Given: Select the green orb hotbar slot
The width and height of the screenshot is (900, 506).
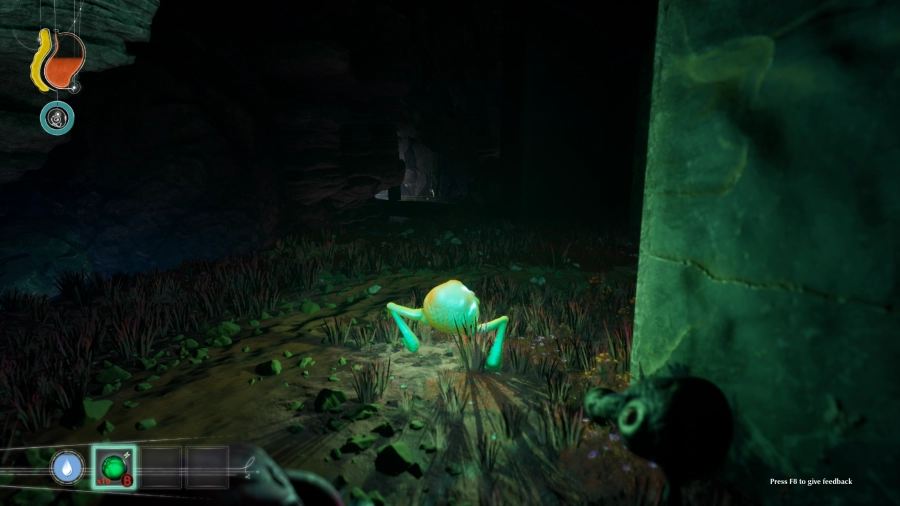Looking at the screenshot, I should pos(114,466).
